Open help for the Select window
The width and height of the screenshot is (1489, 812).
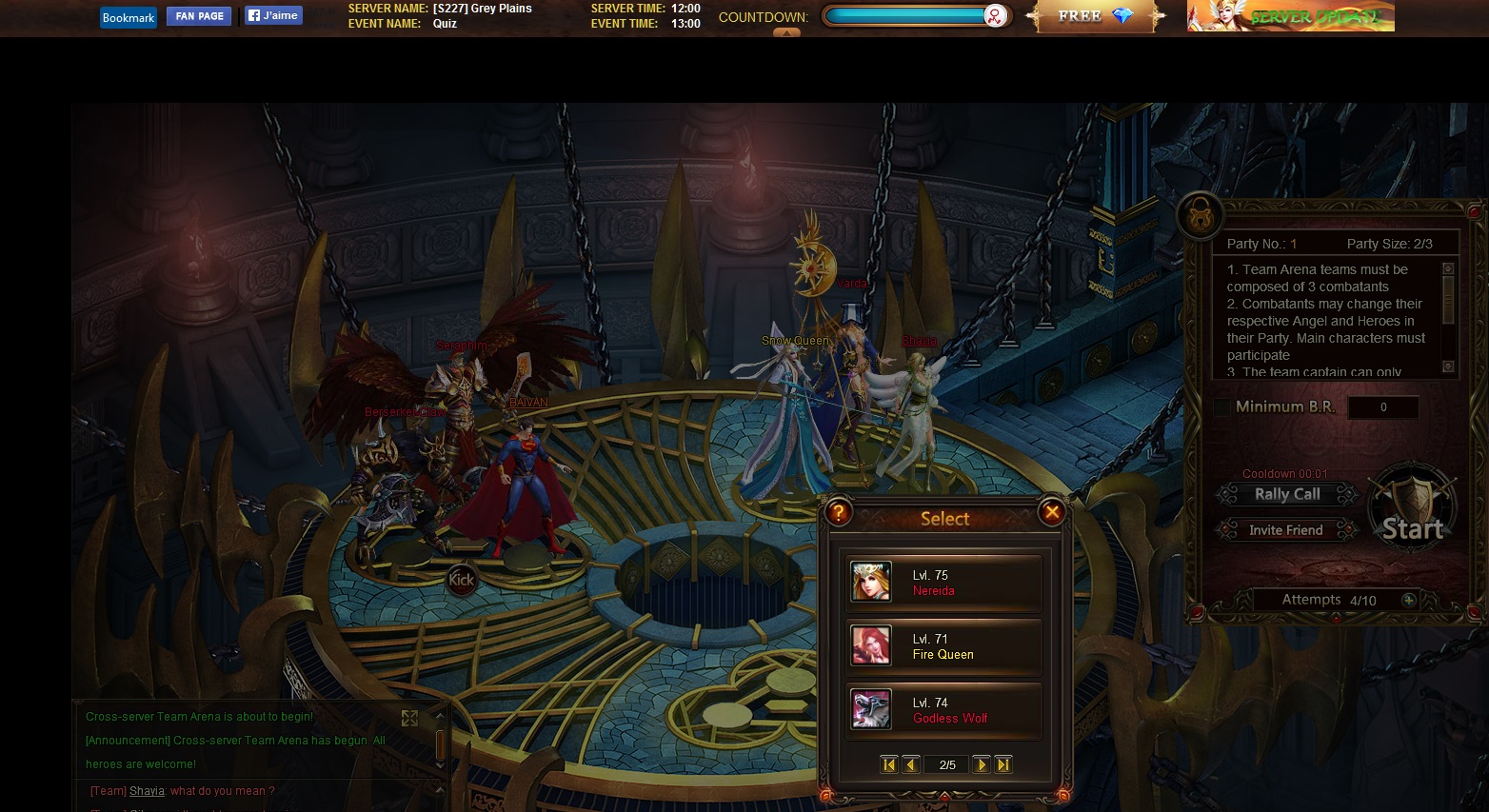coord(838,512)
